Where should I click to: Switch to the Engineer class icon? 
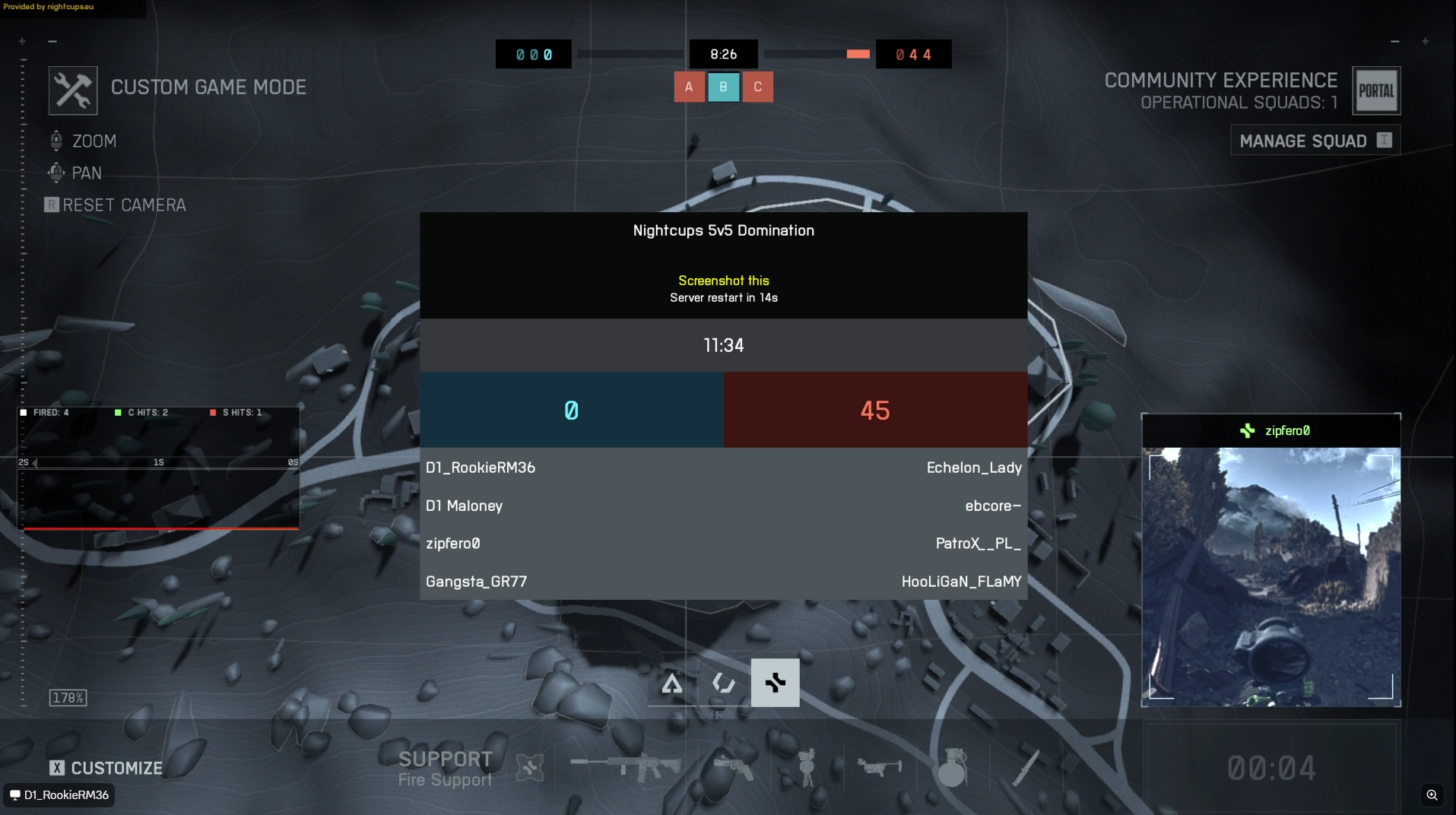(x=723, y=683)
